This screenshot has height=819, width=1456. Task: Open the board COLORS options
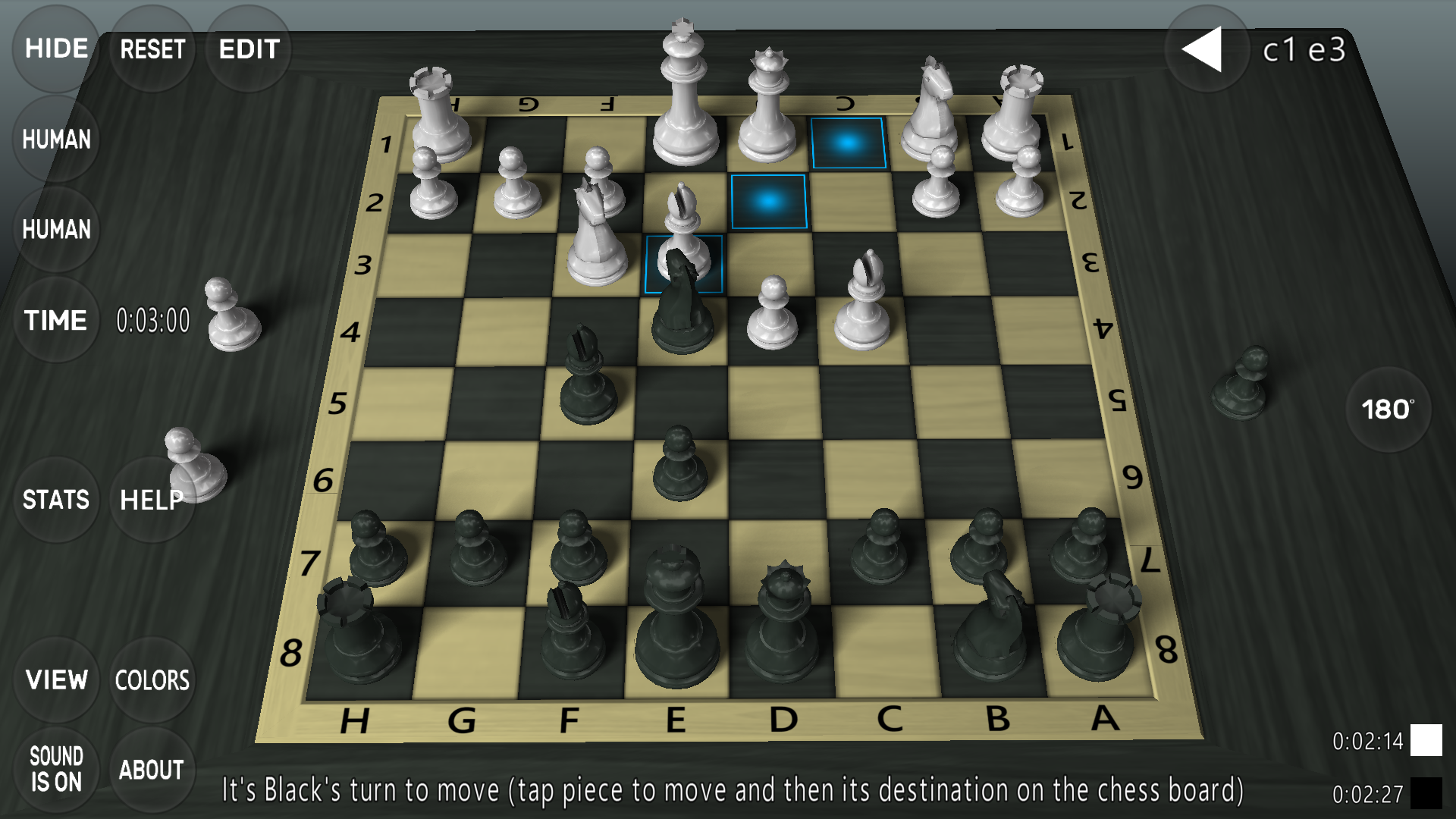click(152, 680)
